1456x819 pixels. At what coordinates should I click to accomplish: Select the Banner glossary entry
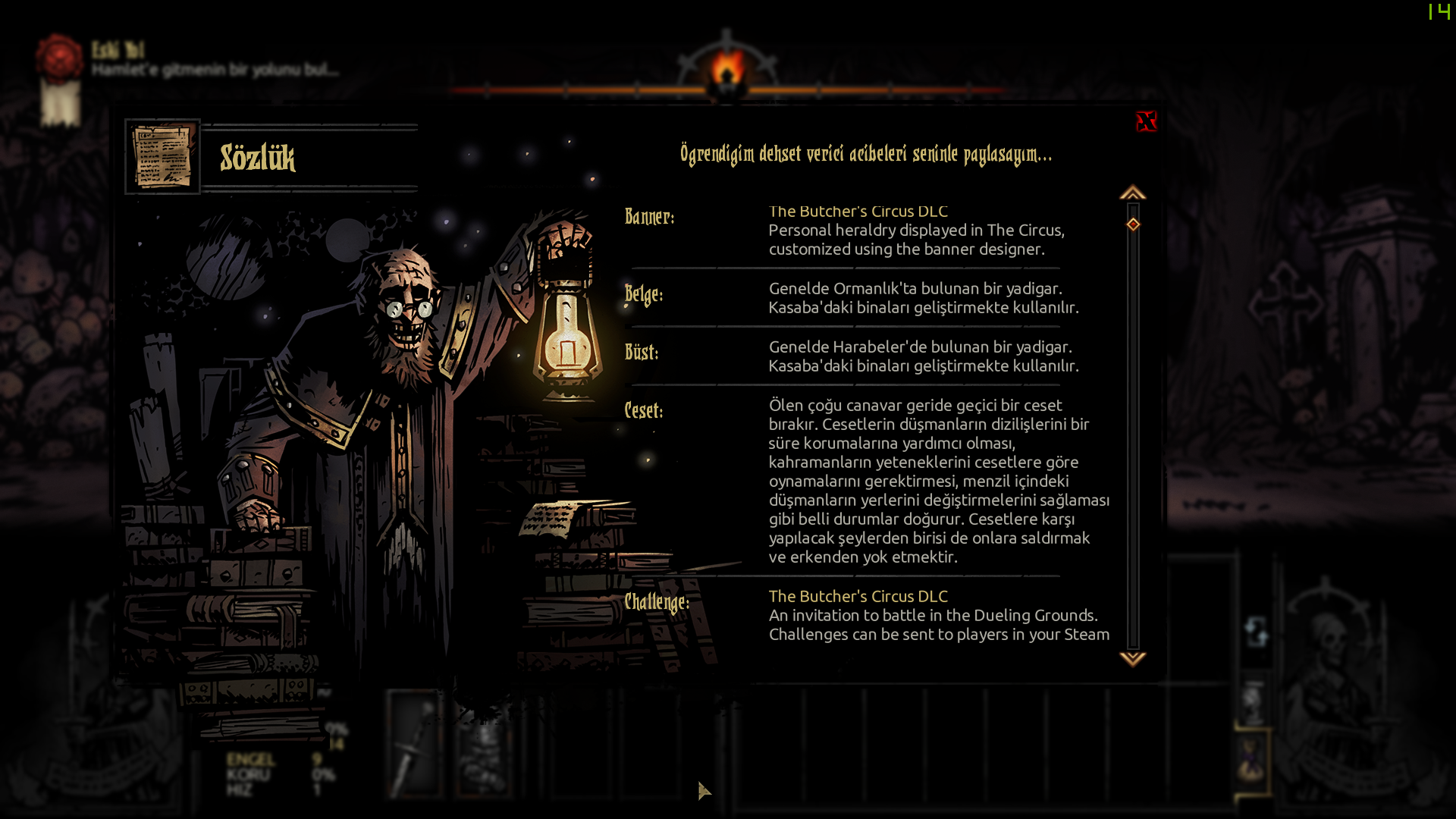(x=649, y=217)
